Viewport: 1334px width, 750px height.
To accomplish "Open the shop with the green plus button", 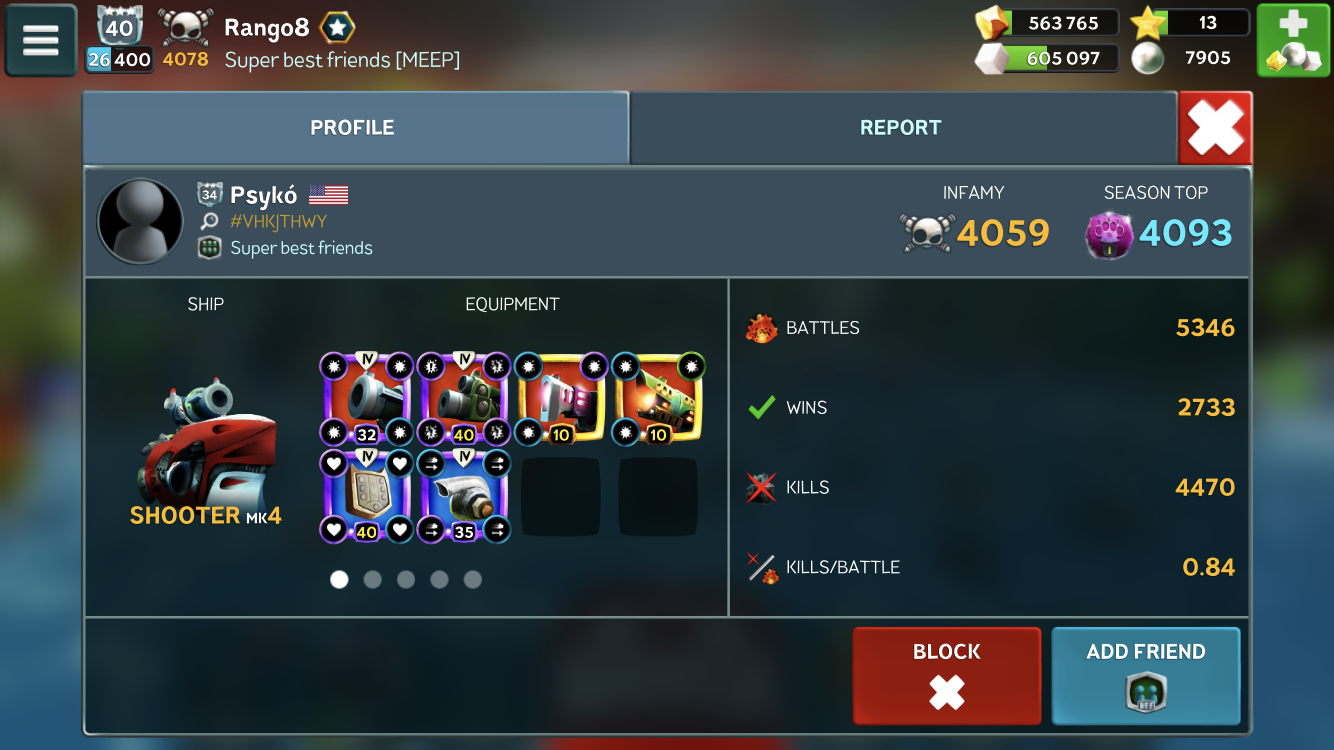I will [1292, 40].
